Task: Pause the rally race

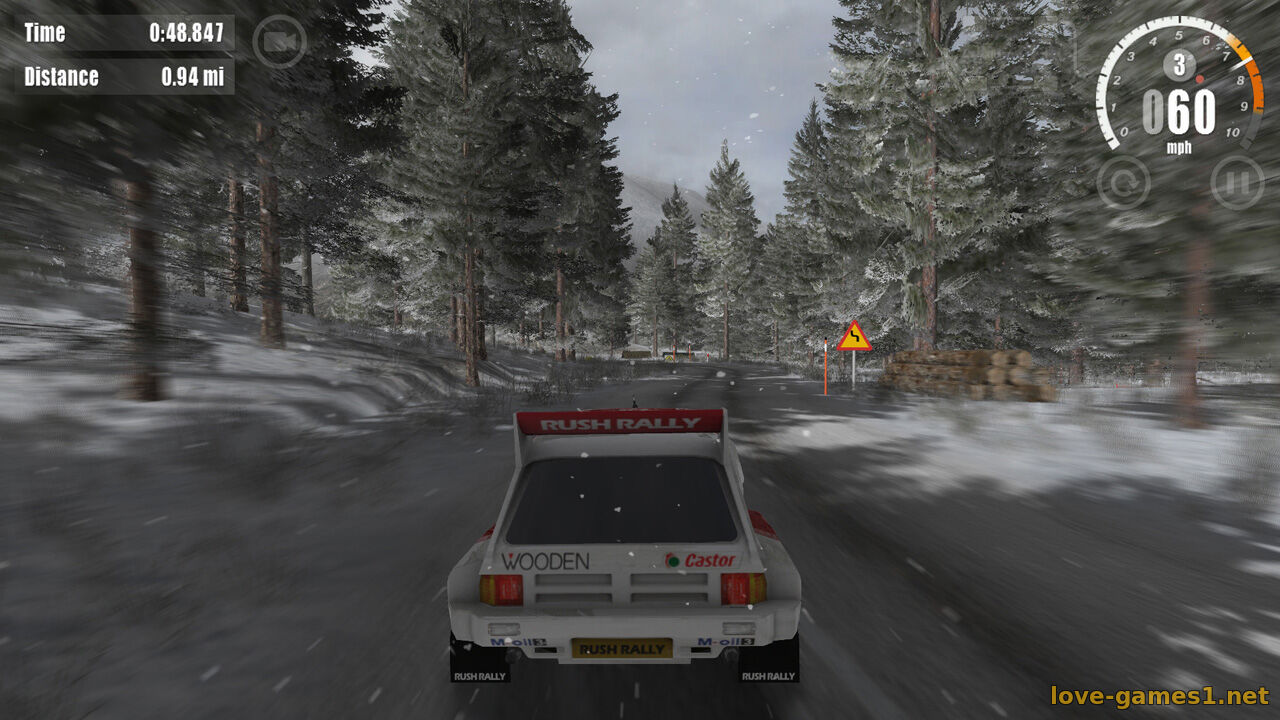Action: (1237, 183)
